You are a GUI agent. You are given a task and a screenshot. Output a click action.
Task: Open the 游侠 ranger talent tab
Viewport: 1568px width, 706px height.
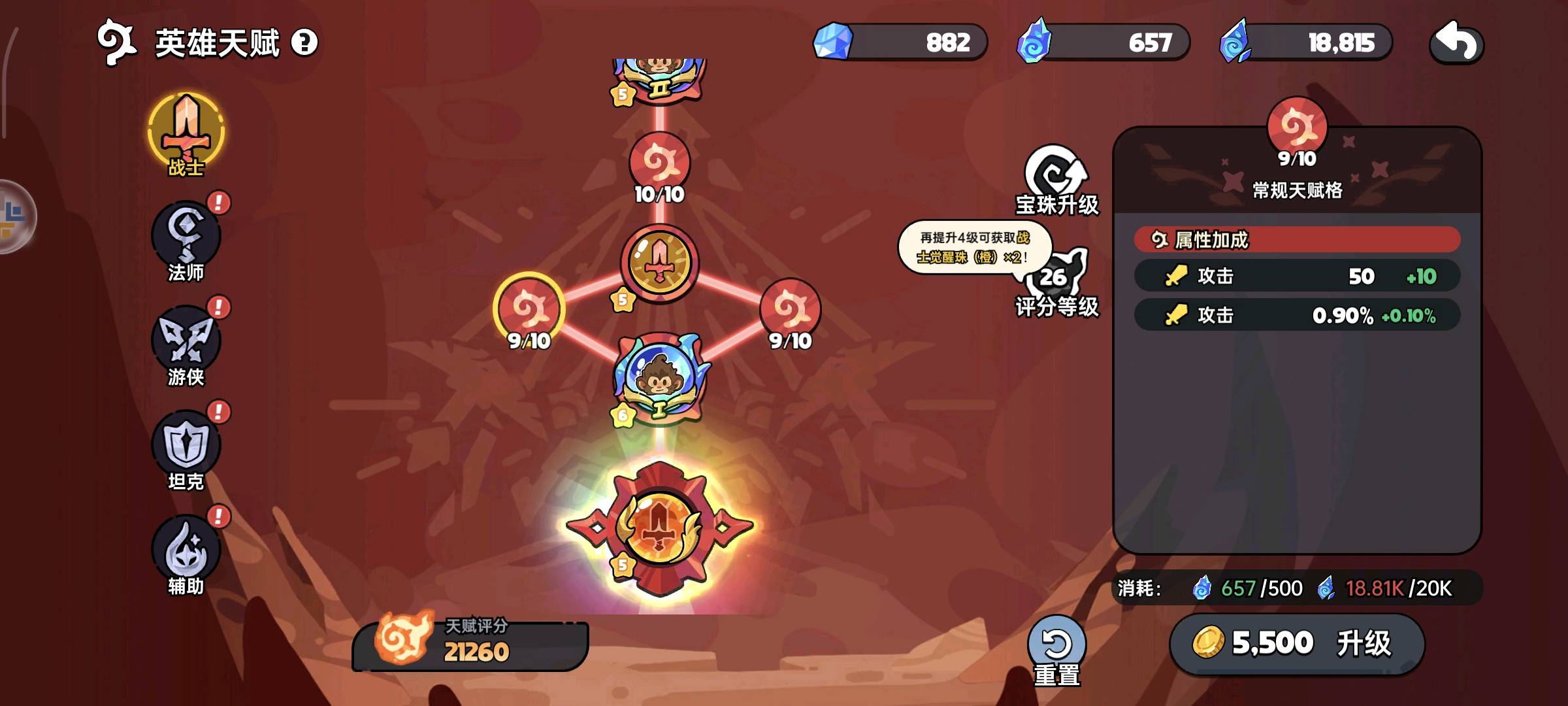point(186,343)
